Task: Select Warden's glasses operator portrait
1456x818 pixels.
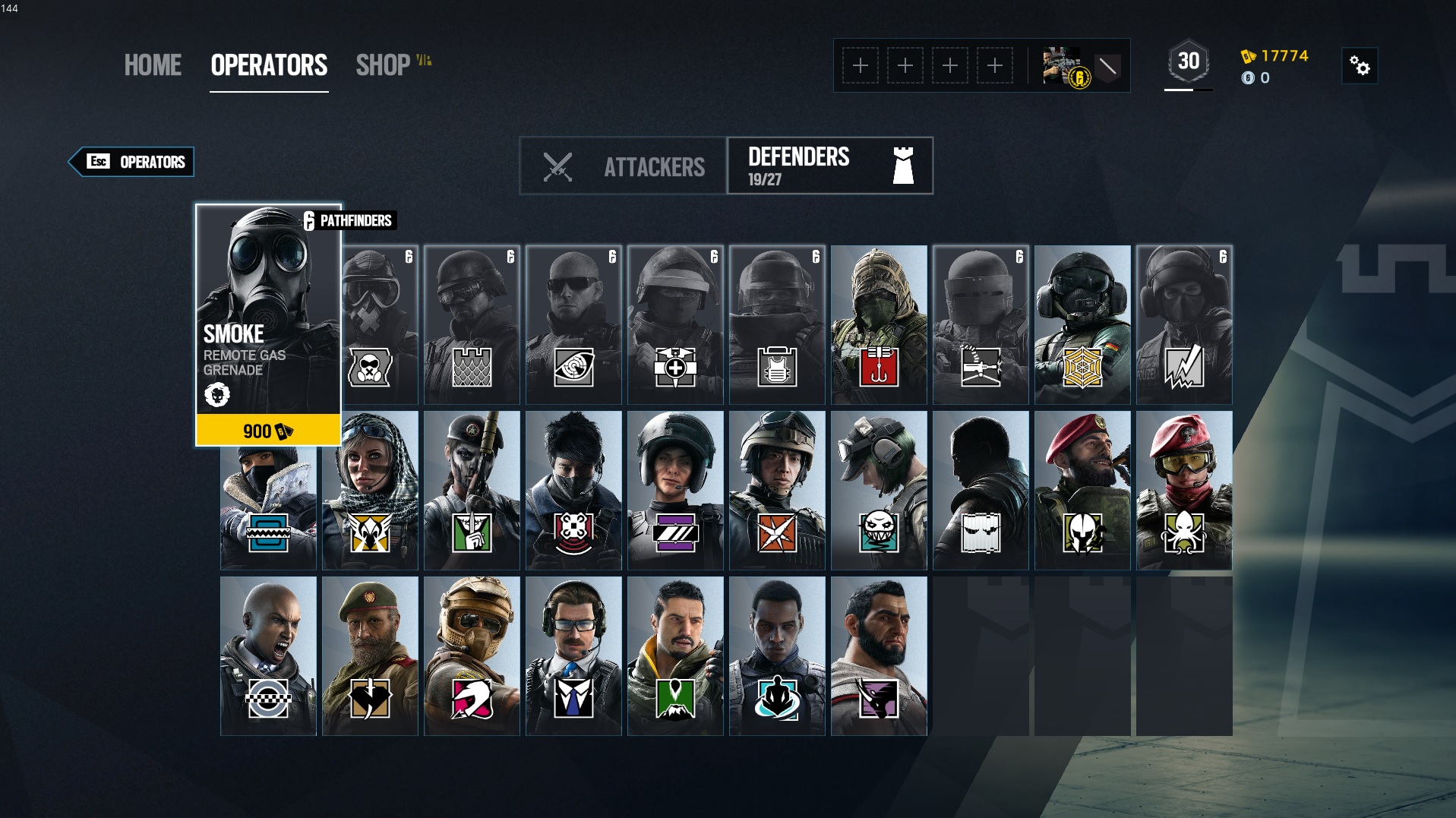Action: (x=573, y=655)
